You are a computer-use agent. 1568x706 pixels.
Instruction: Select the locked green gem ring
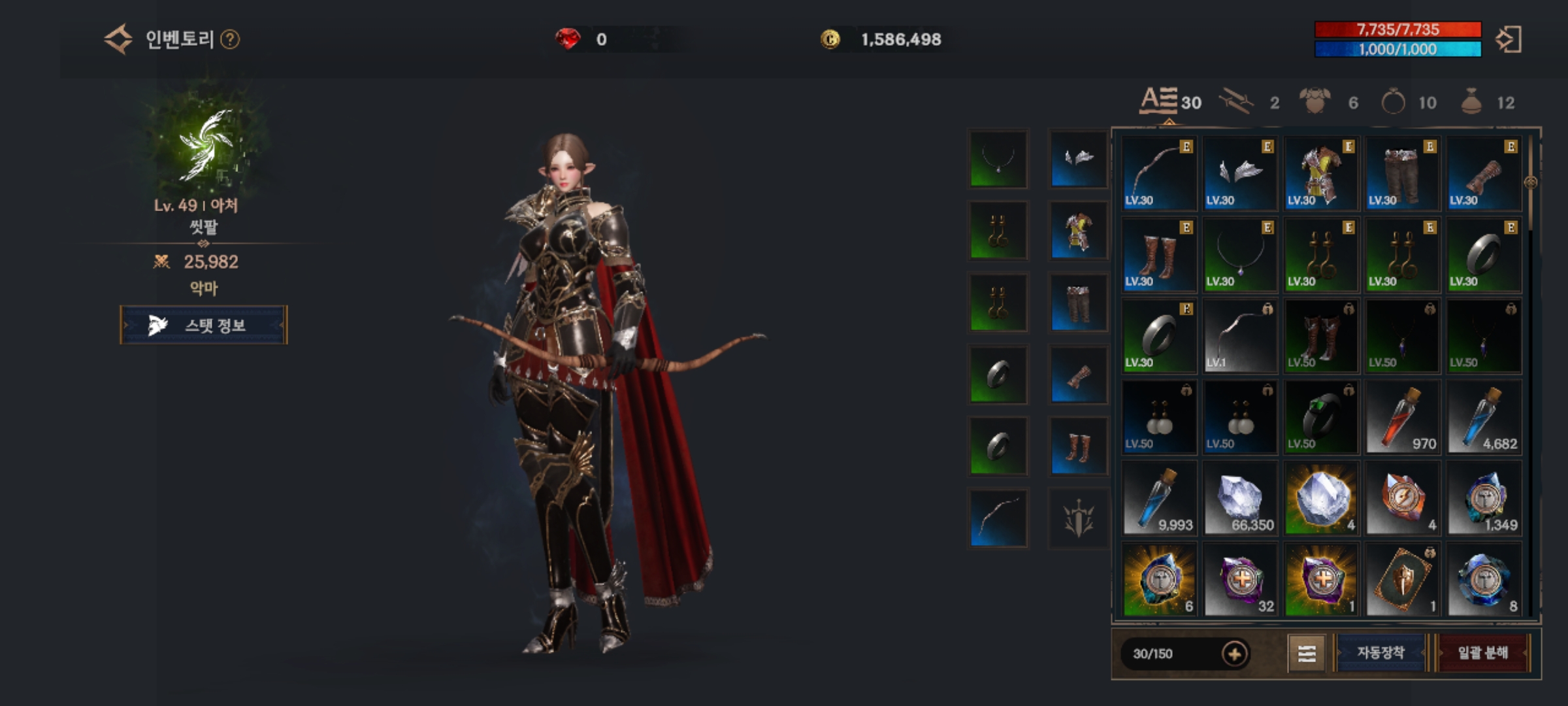coord(1321,417)
